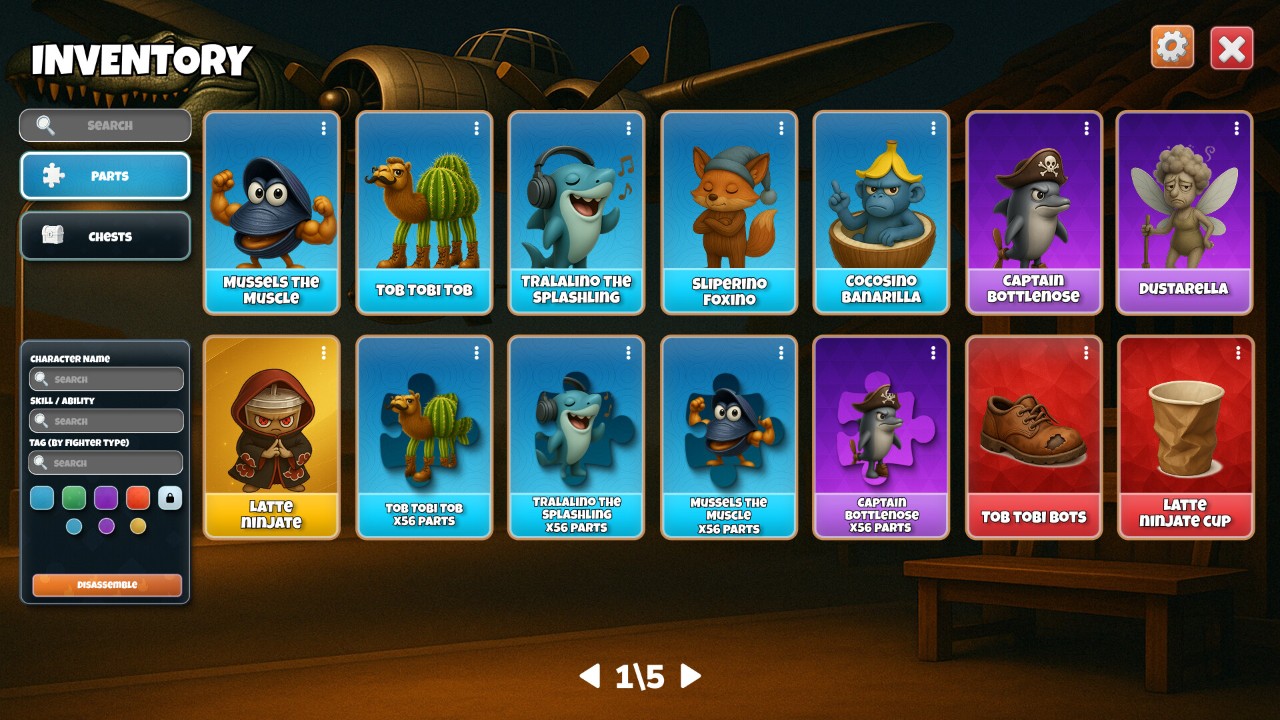Select the green rarity filter swatch
Screen dimensions: 1280x720
pyautogui.click(x=74, y=498)
